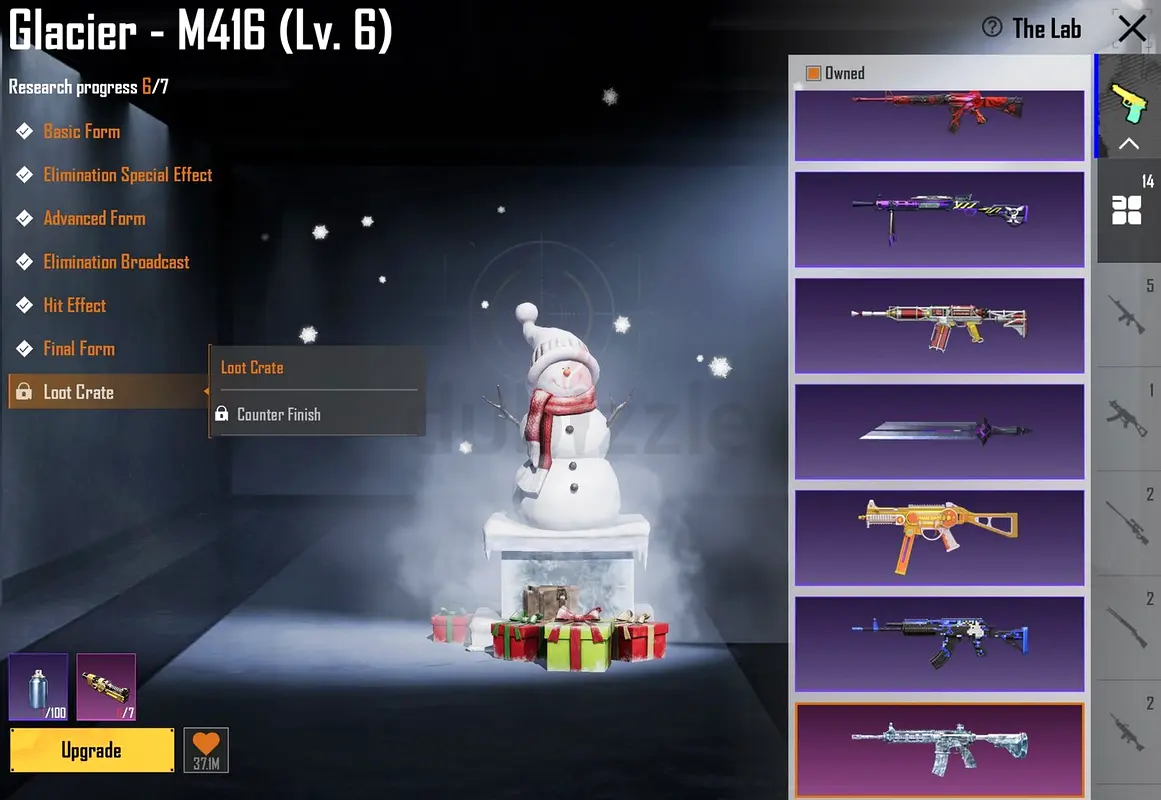Open the yellow pistol category tab

pyautogui.click(x=1128, y=100)
